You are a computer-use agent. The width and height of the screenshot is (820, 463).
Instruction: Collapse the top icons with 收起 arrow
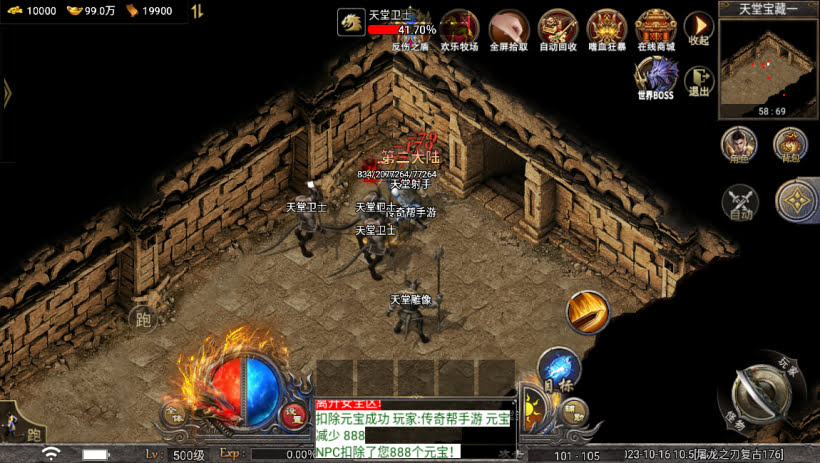tap(699, 27)
